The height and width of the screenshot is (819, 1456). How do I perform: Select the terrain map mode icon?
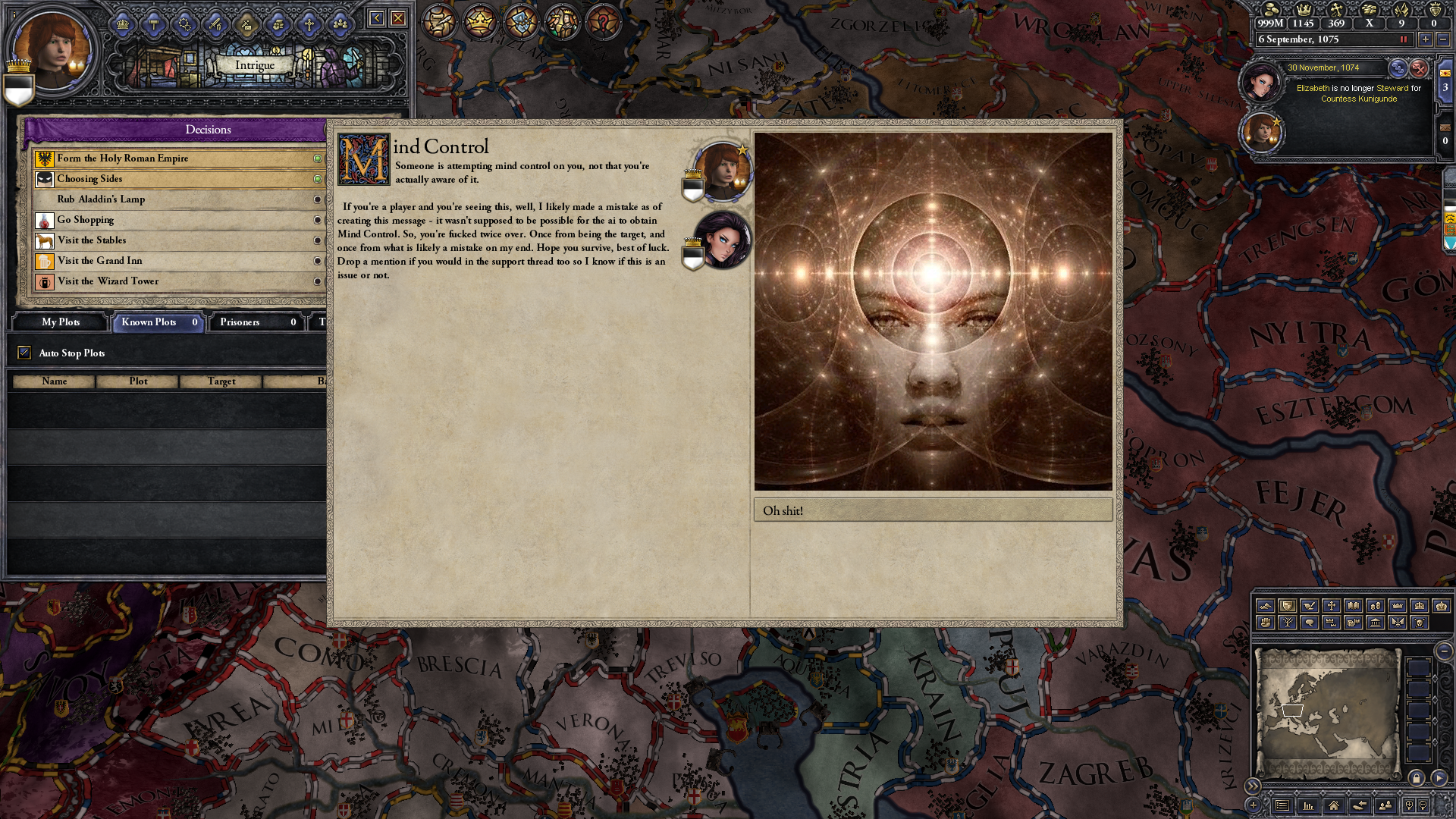coord(1265,605)
